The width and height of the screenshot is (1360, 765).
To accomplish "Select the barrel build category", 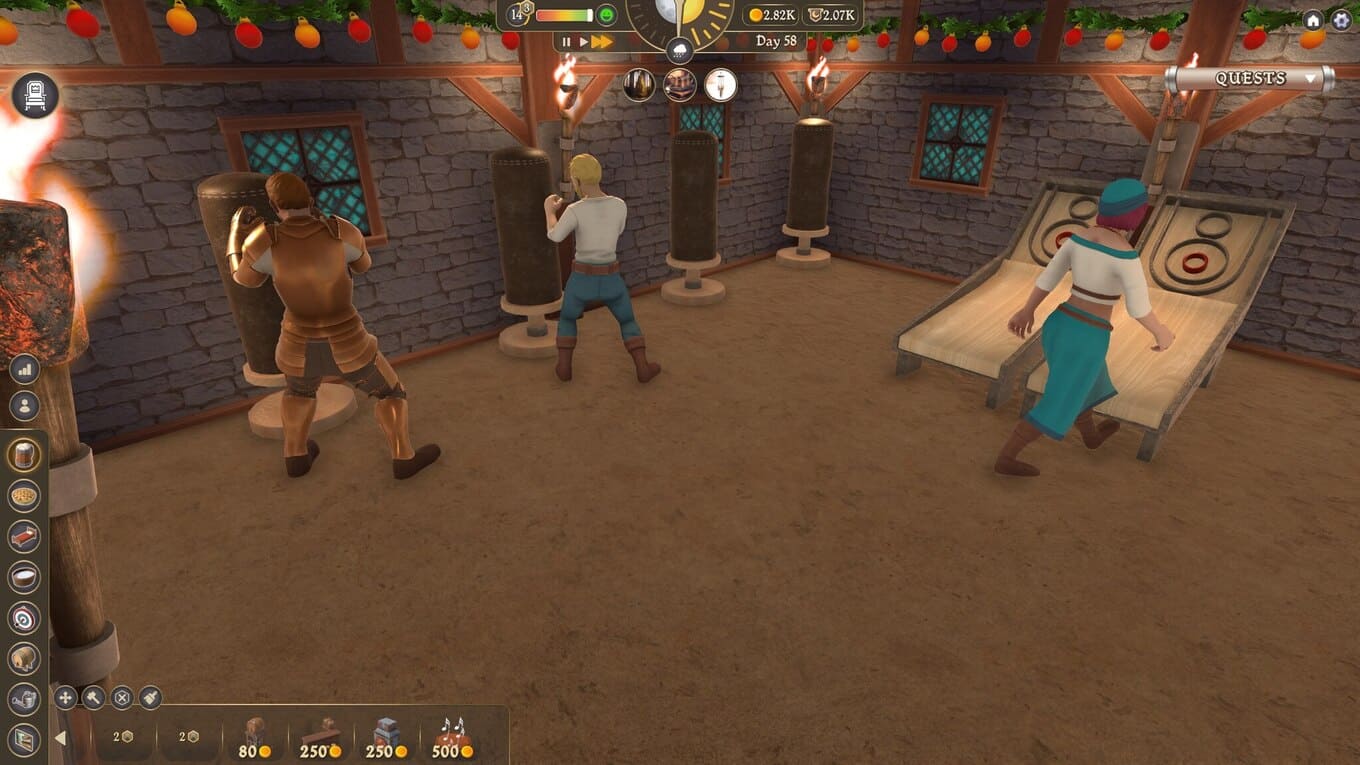I will [24, 659].
